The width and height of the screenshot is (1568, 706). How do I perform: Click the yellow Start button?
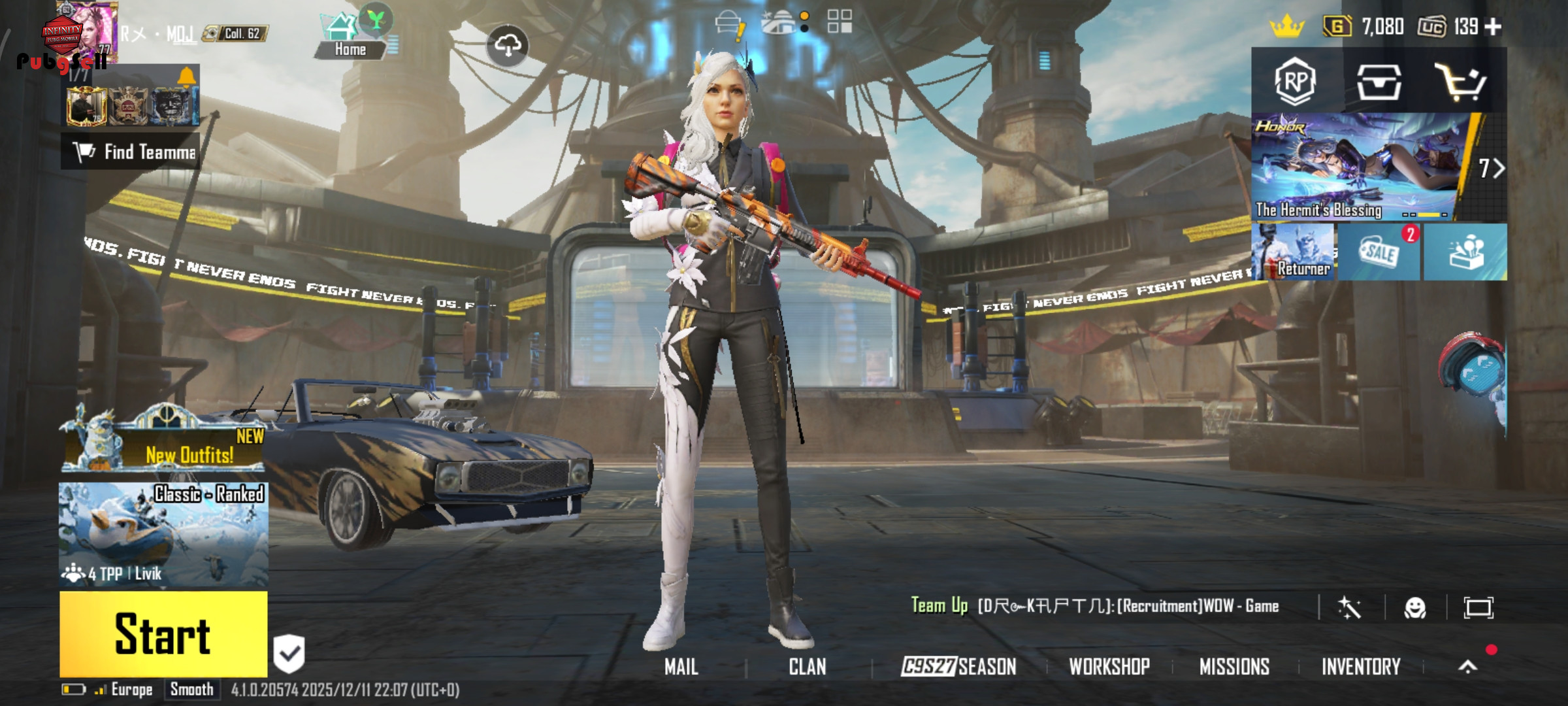[163, 633]
